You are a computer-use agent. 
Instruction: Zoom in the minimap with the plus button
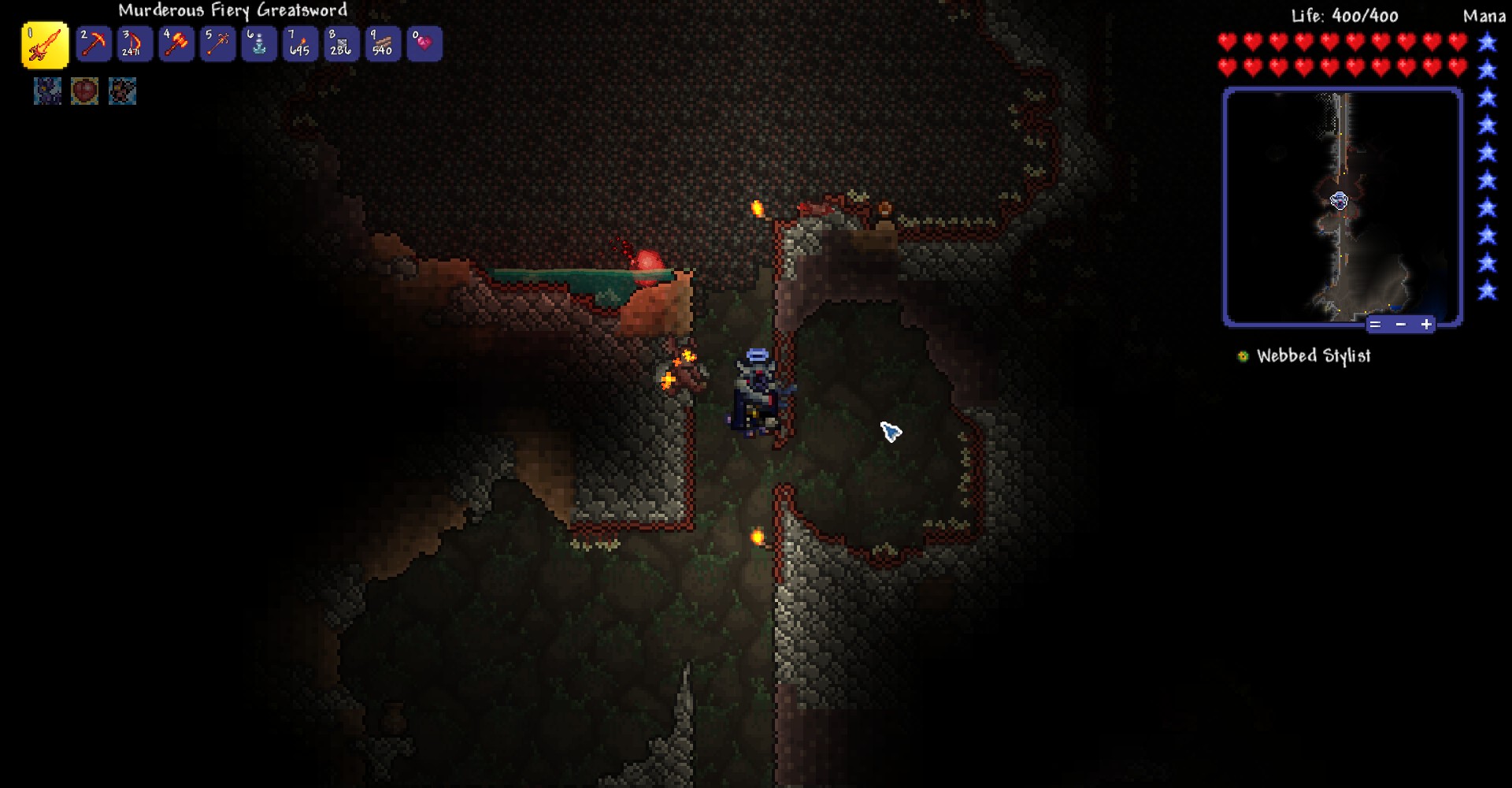1425,324
